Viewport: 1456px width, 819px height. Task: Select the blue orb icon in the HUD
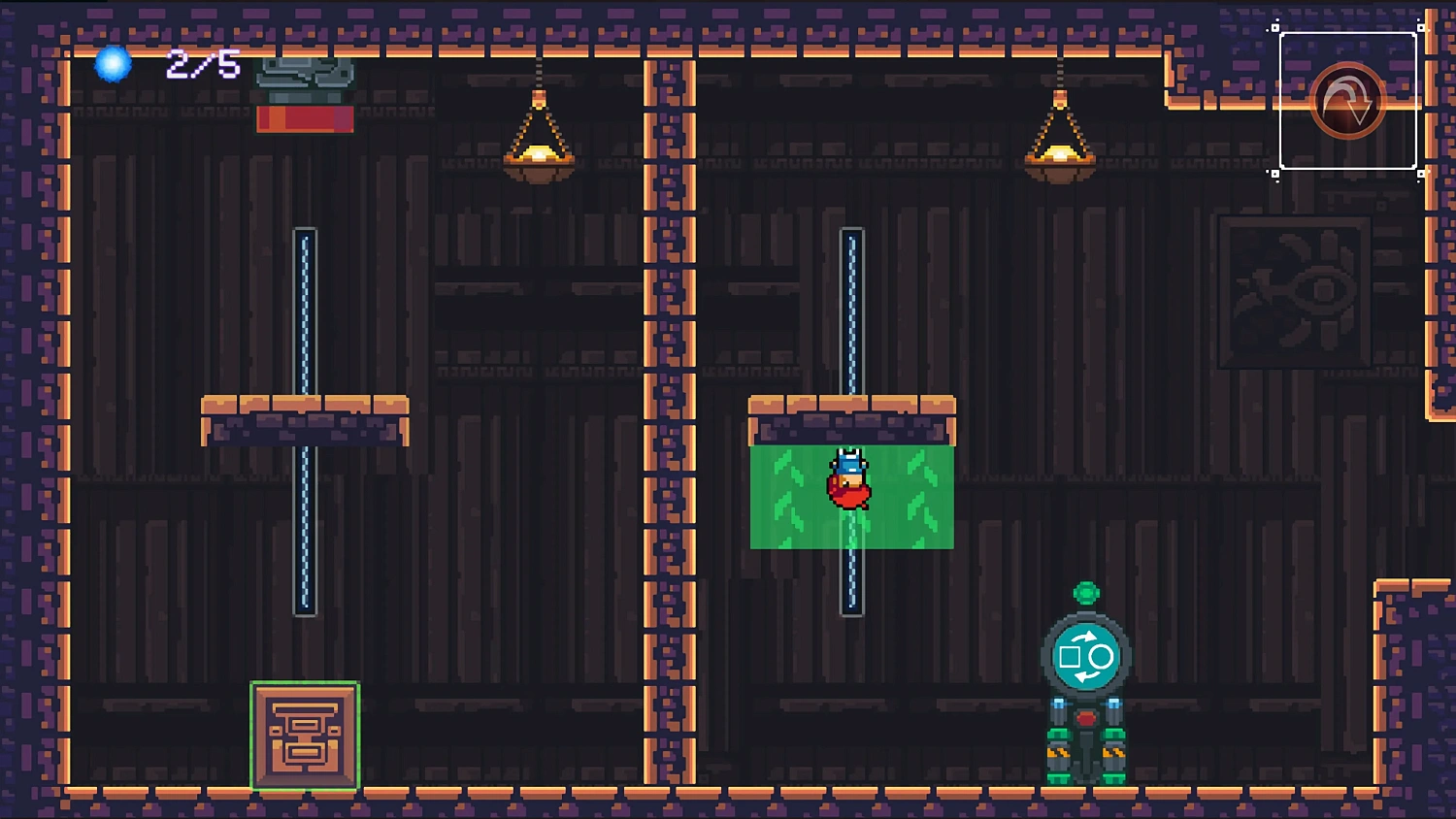coord(112,65)
